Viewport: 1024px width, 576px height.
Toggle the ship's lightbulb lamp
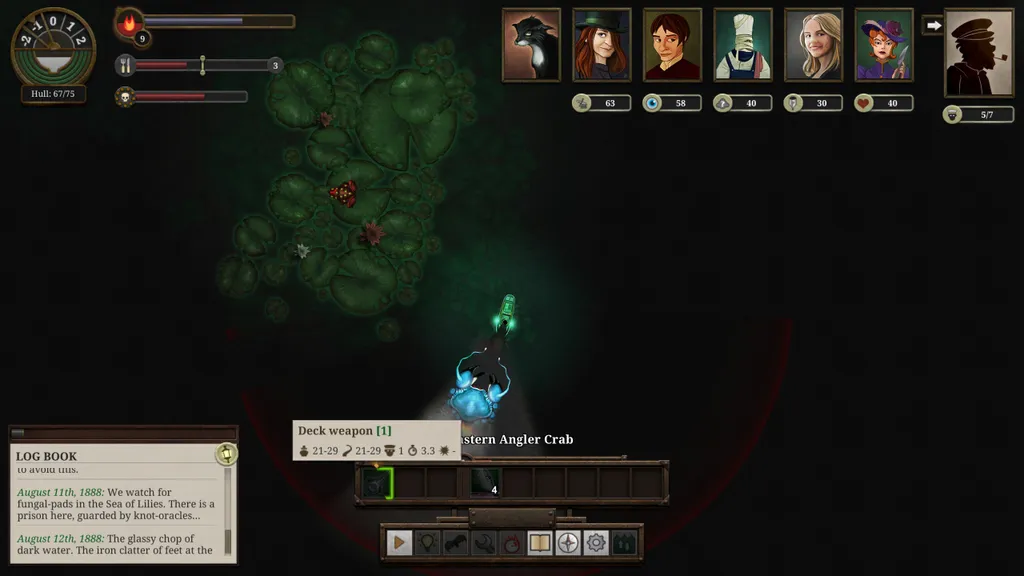click(427, 543)
